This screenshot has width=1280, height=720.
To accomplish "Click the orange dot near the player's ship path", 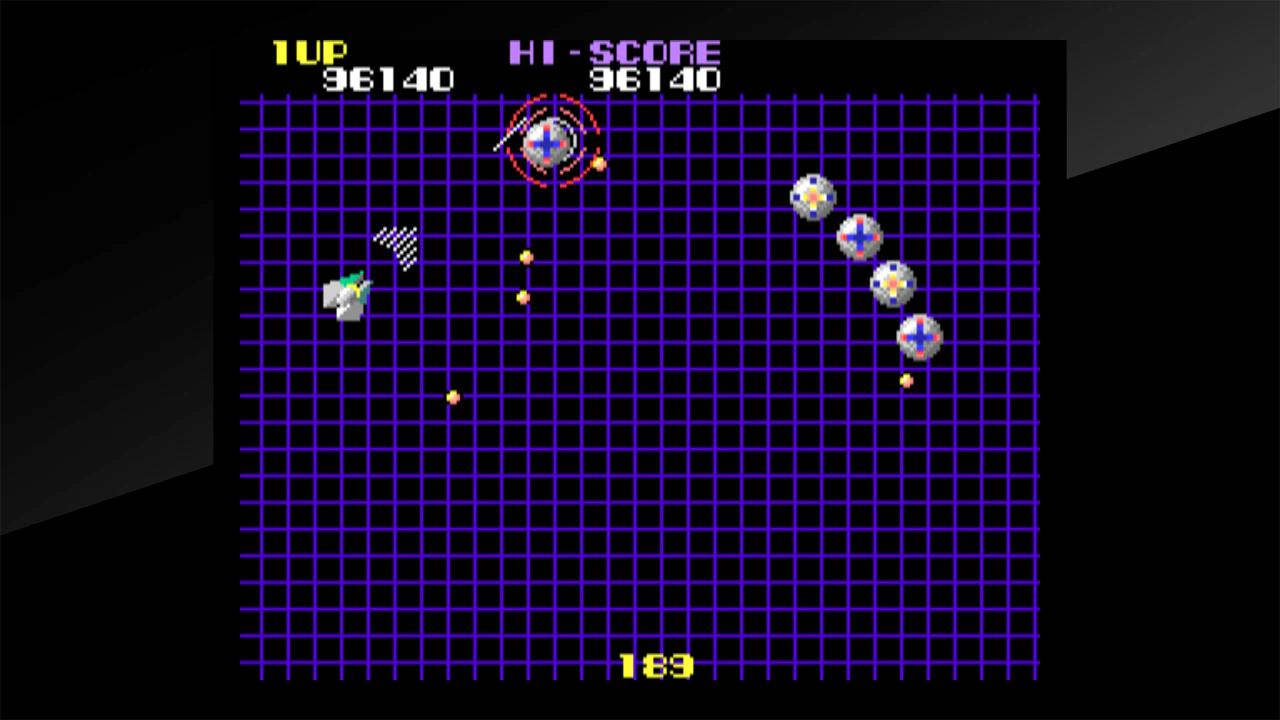I will point(451,397).
